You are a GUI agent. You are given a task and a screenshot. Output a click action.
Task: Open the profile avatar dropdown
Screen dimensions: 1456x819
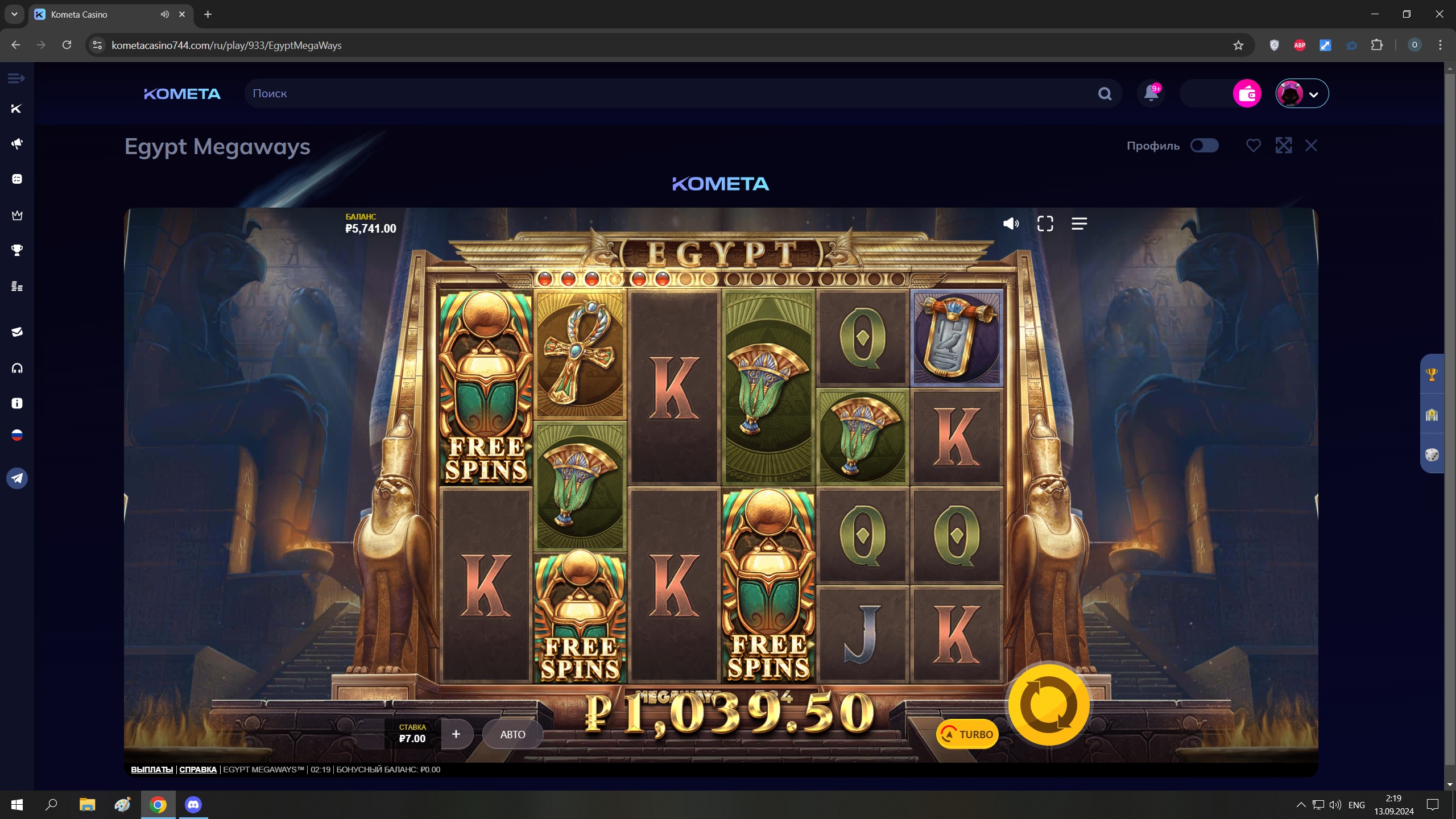pyautogui.click(x=1302, y=93)
